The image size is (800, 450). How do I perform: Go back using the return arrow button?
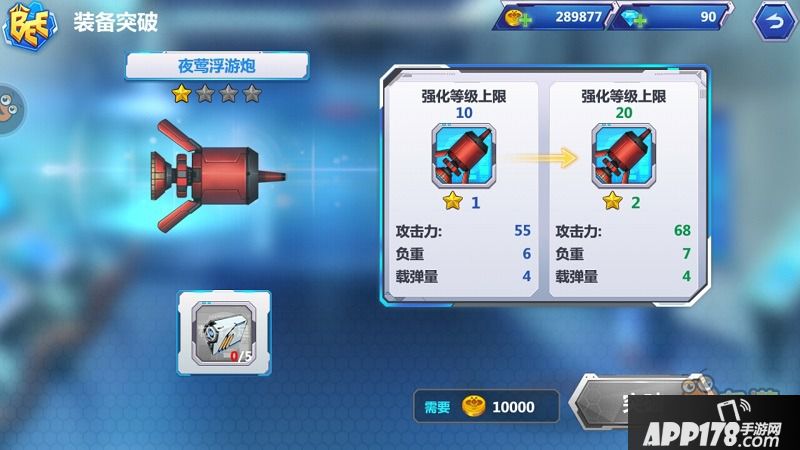[x=770, y=20]
